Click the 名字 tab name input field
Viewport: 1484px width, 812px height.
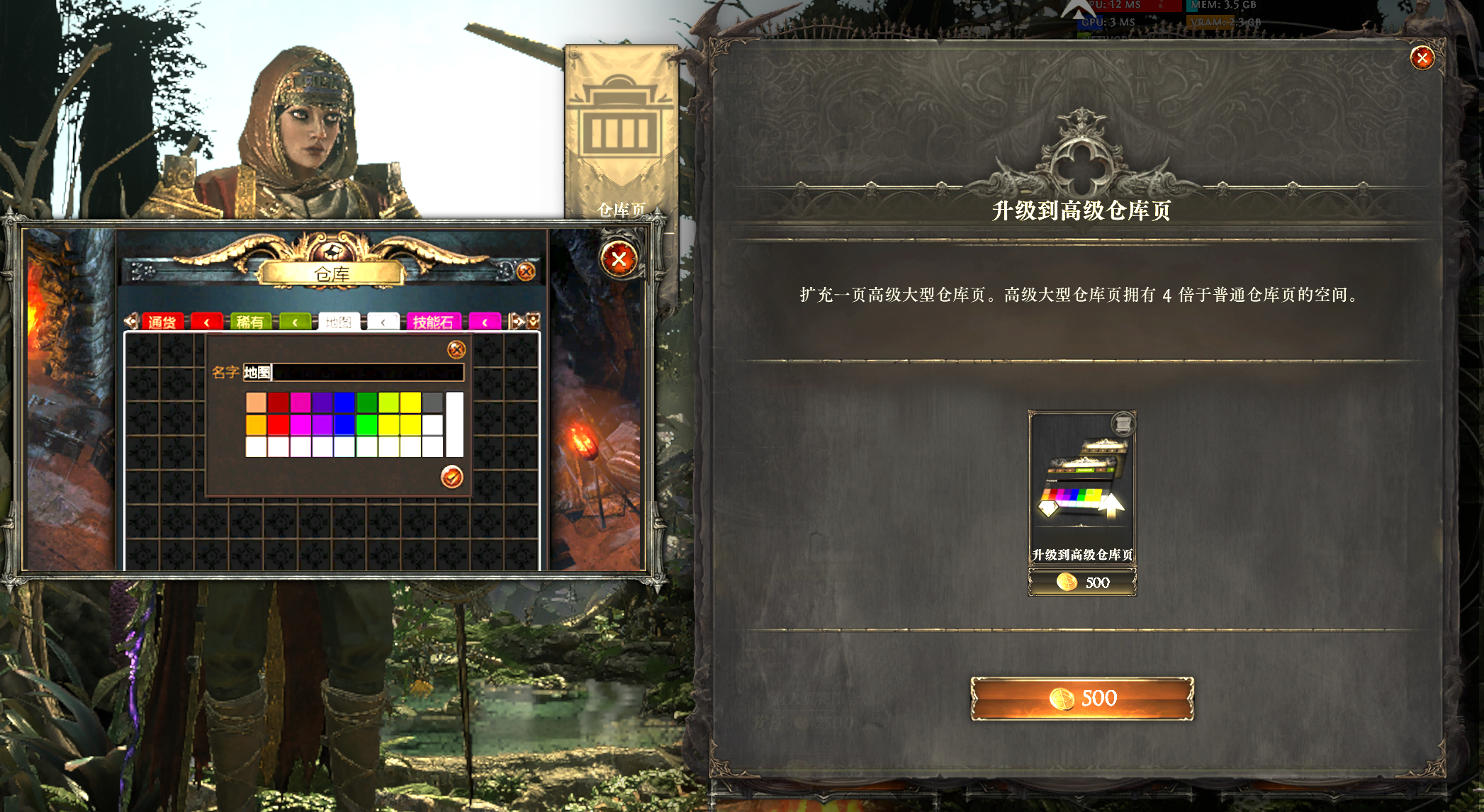tap(353, 373)
